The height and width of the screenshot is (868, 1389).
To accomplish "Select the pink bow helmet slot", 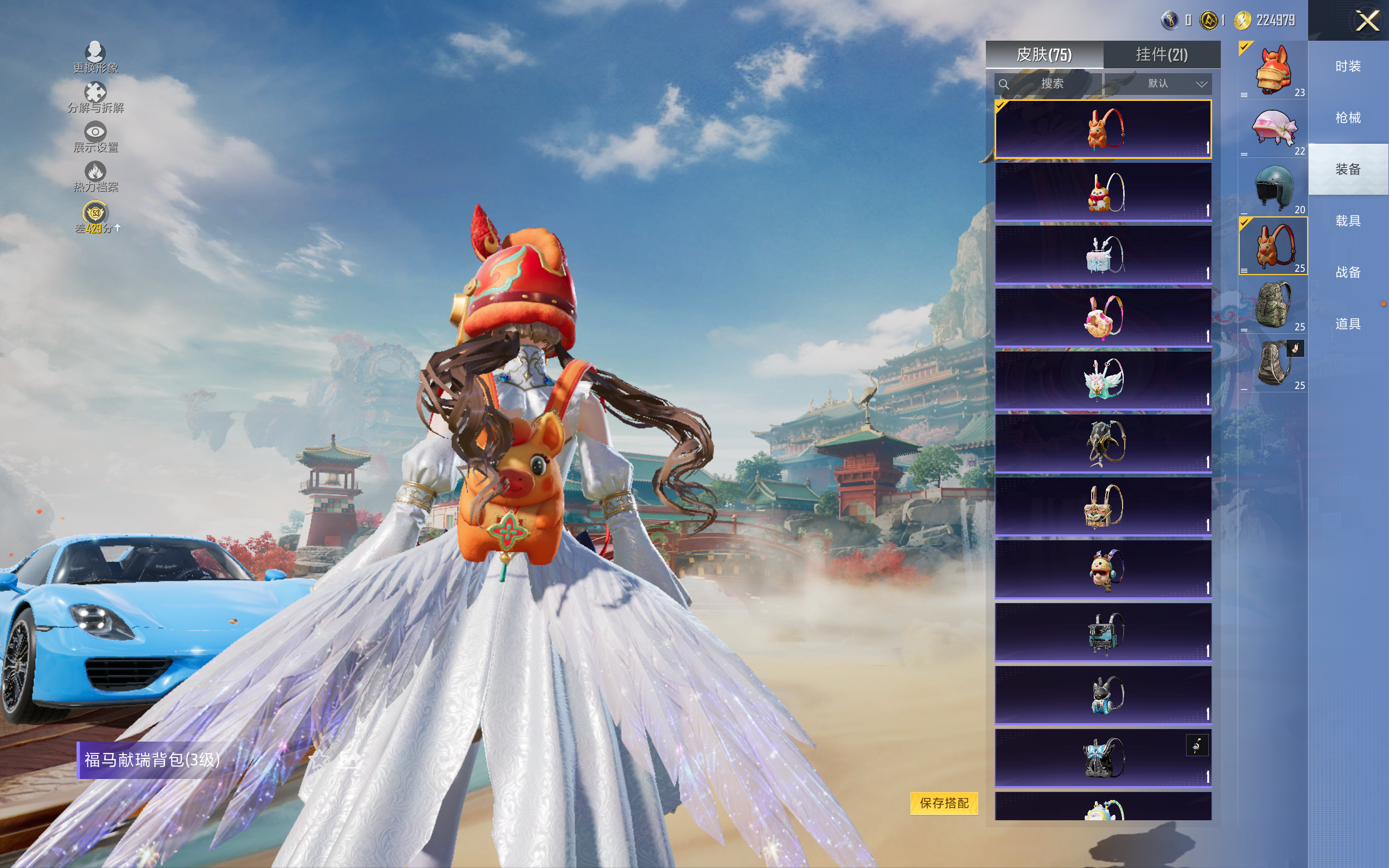I will (x=1272, y=129).
